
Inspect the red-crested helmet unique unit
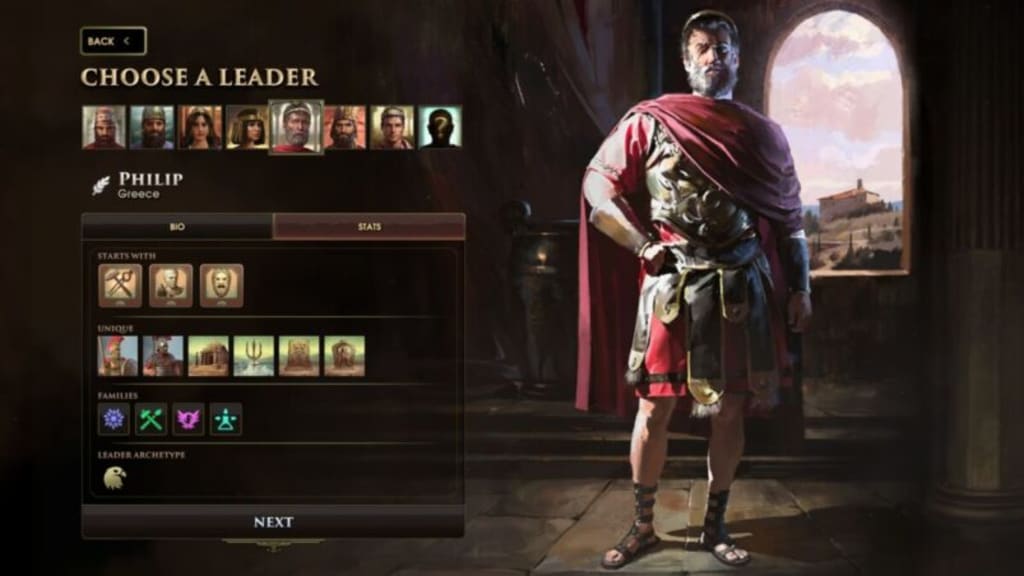118,356
